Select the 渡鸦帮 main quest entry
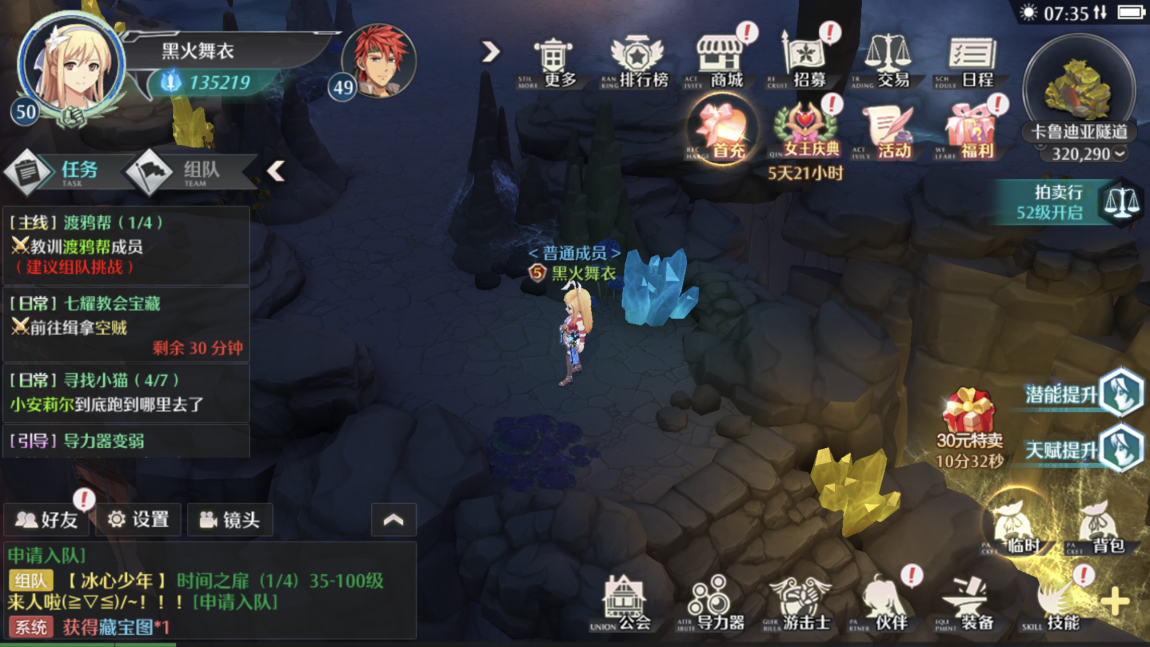Screen dimensions: 1150x647 126,245
